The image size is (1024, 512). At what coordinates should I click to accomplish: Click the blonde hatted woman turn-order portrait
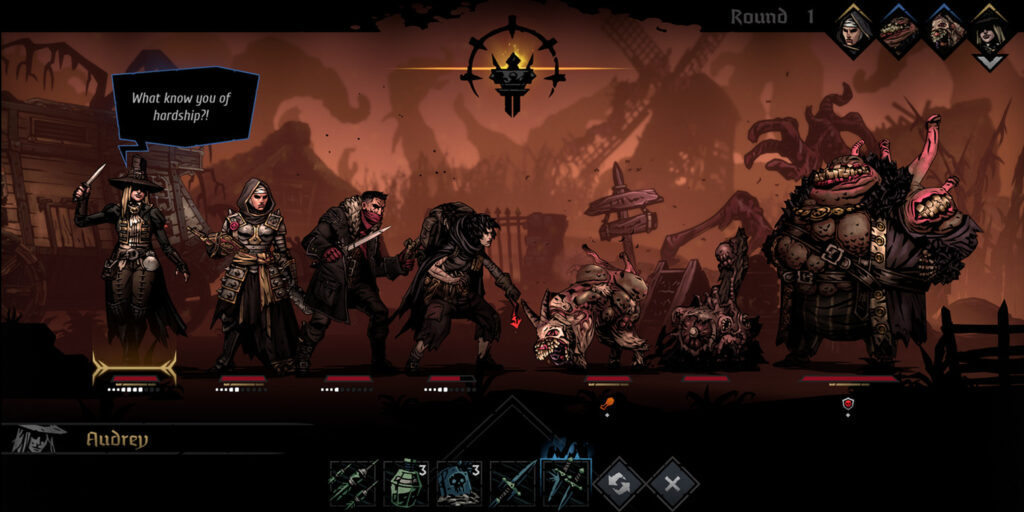point(988,32)
